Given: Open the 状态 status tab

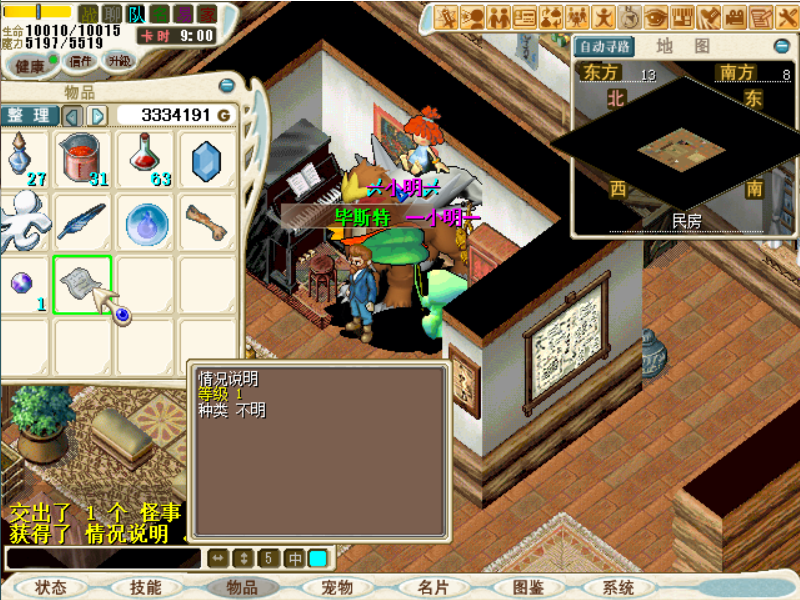Looking at the screenshot, I should coord(50,588).
